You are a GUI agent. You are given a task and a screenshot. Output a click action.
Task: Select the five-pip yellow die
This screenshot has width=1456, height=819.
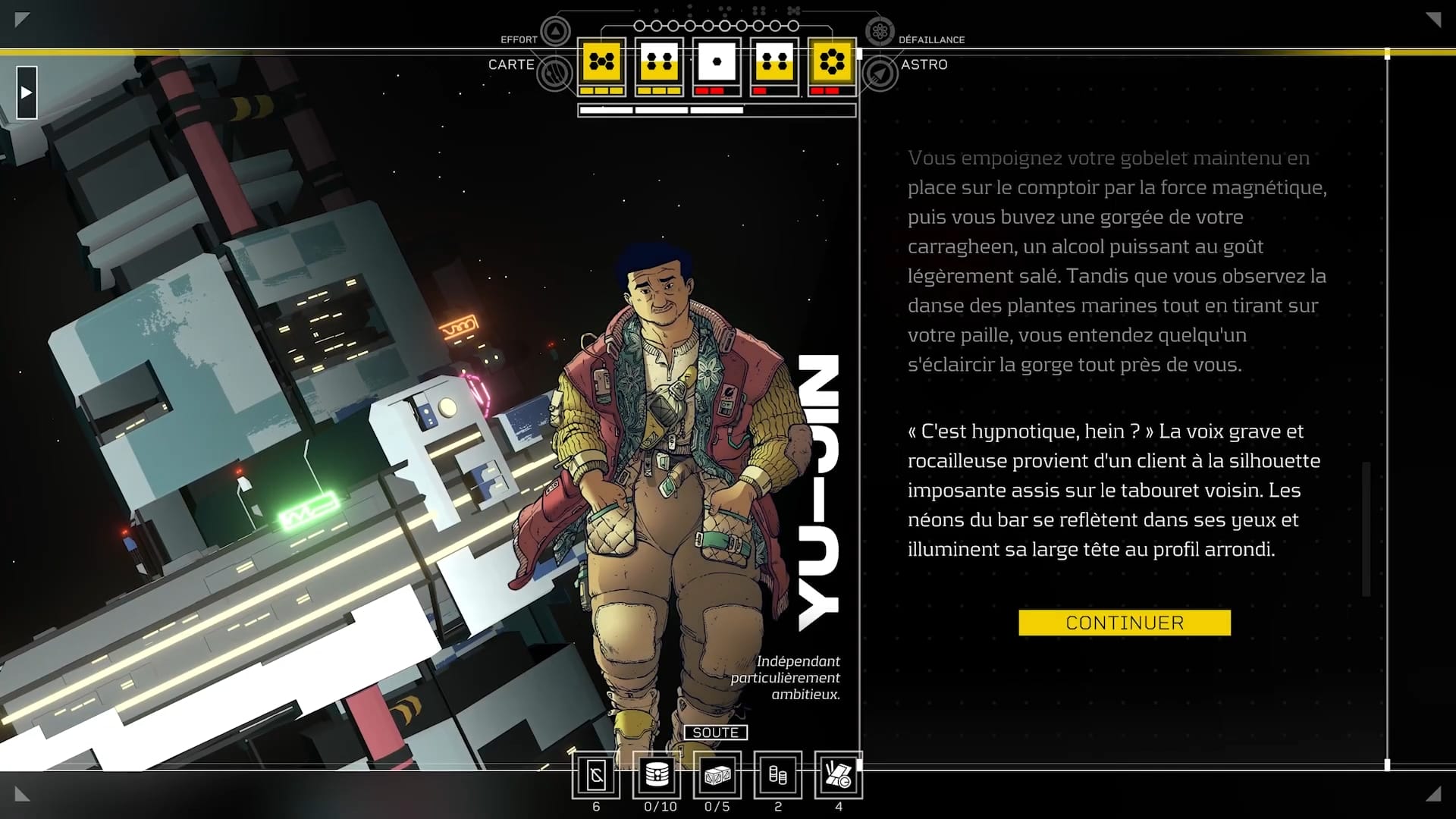click(x=601, y=61)
